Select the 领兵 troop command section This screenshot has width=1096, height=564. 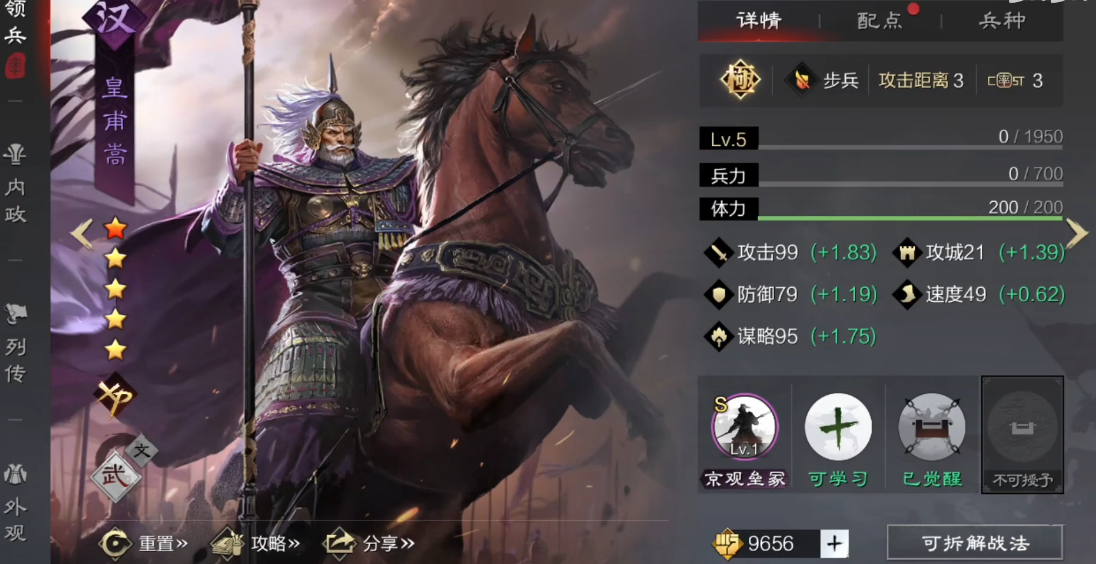[15, 30]
